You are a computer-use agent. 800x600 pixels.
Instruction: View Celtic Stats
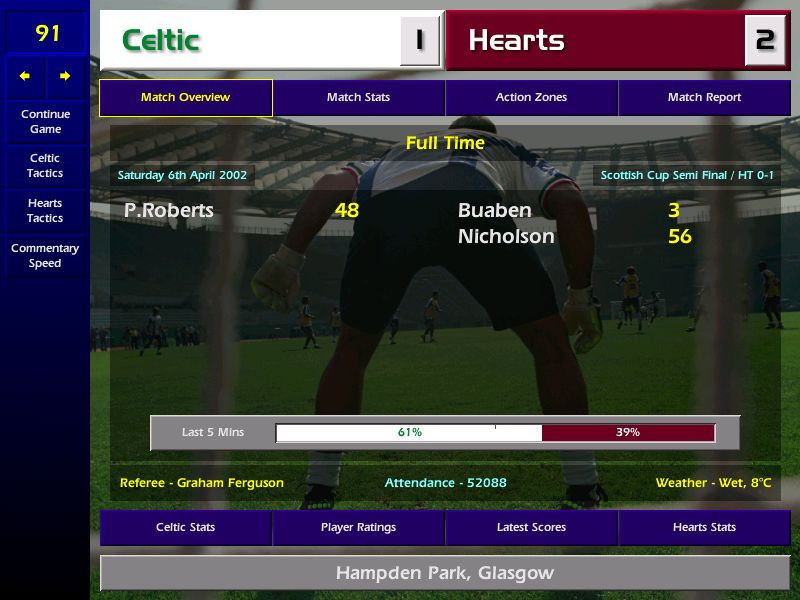pyautogui.click(x=185, y=527)
